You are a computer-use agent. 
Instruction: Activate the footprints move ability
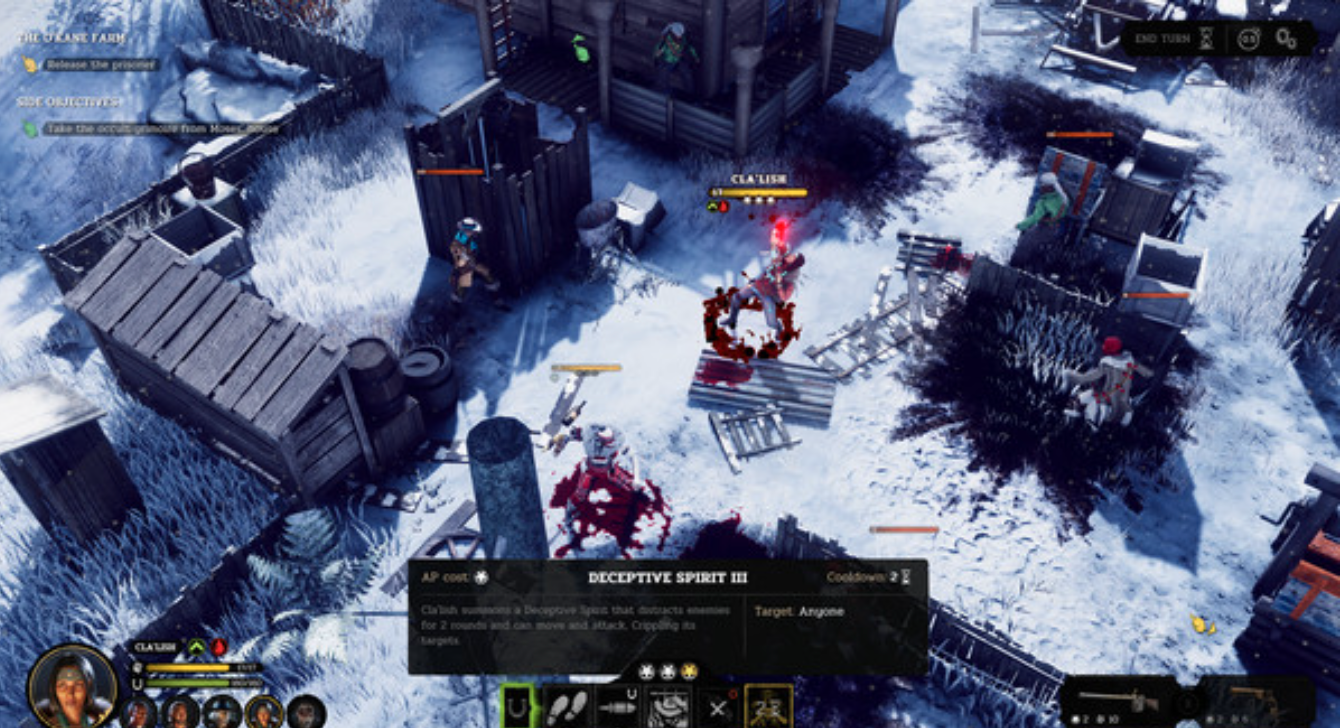pyautogui.click(x=567, y=707)
